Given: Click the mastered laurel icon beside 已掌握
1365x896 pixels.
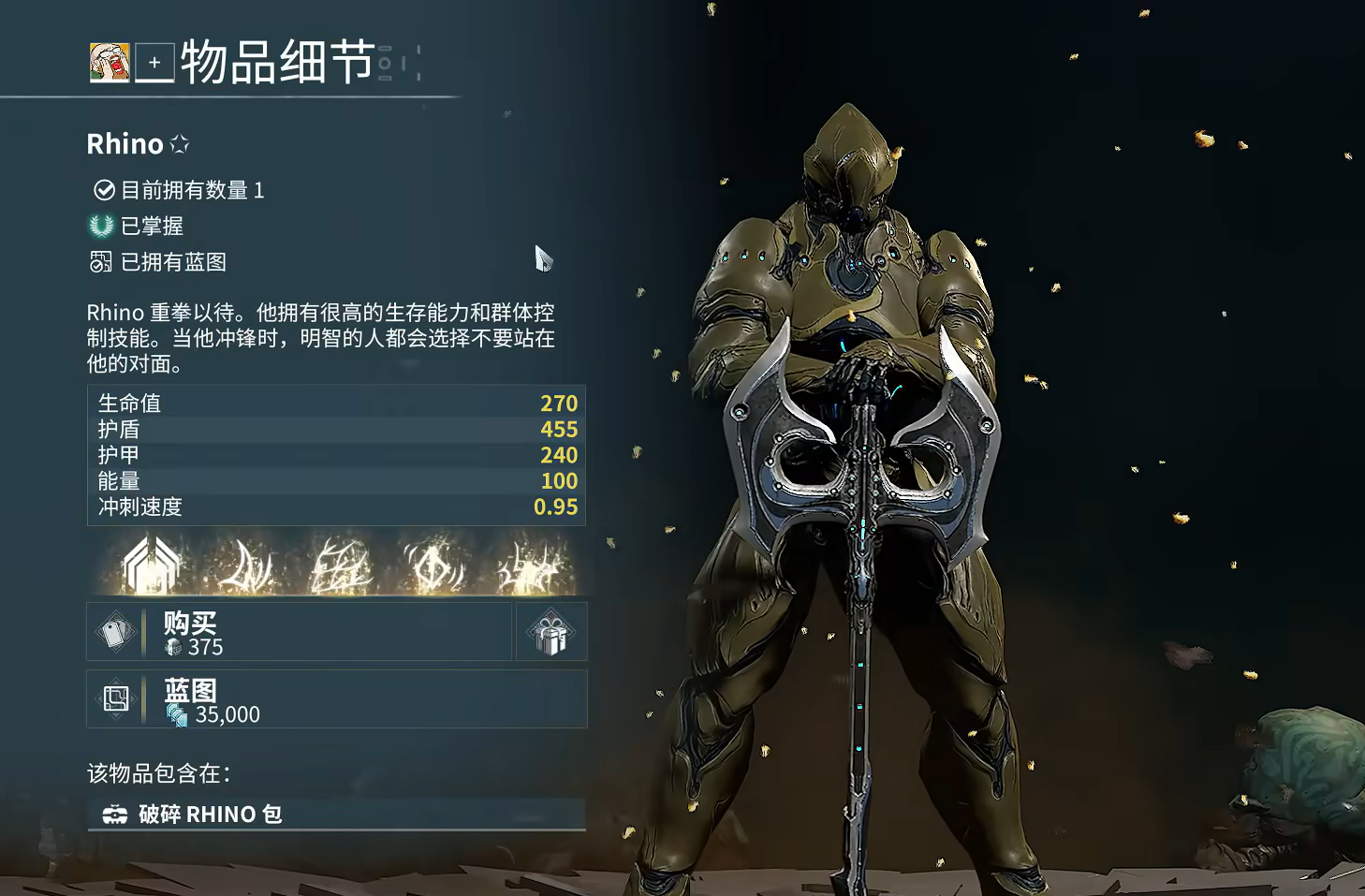Looking at the screenshot, I should [100, 226].
